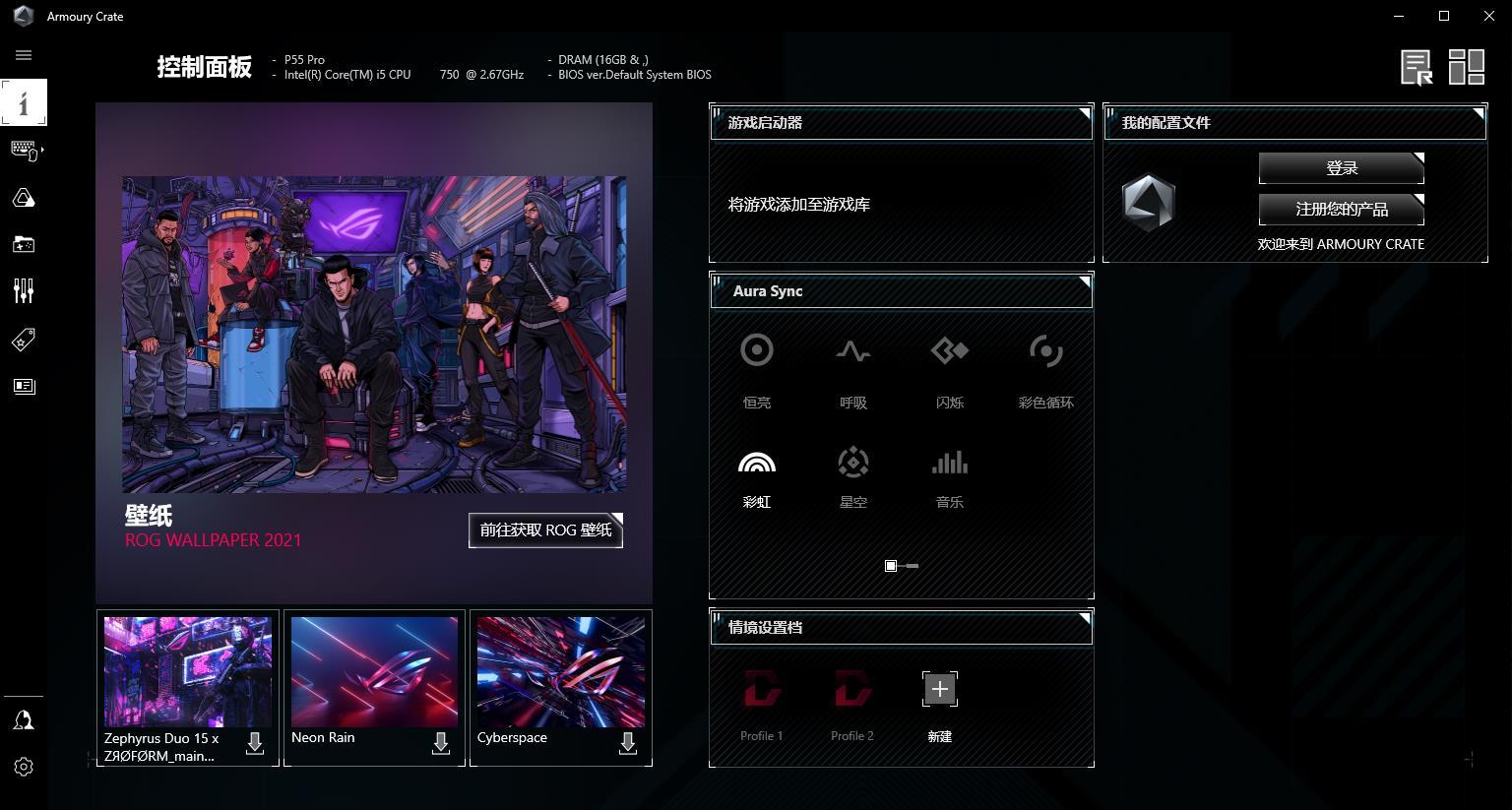Open the hamburger menu in the sidebar

[x=24, y=55]
